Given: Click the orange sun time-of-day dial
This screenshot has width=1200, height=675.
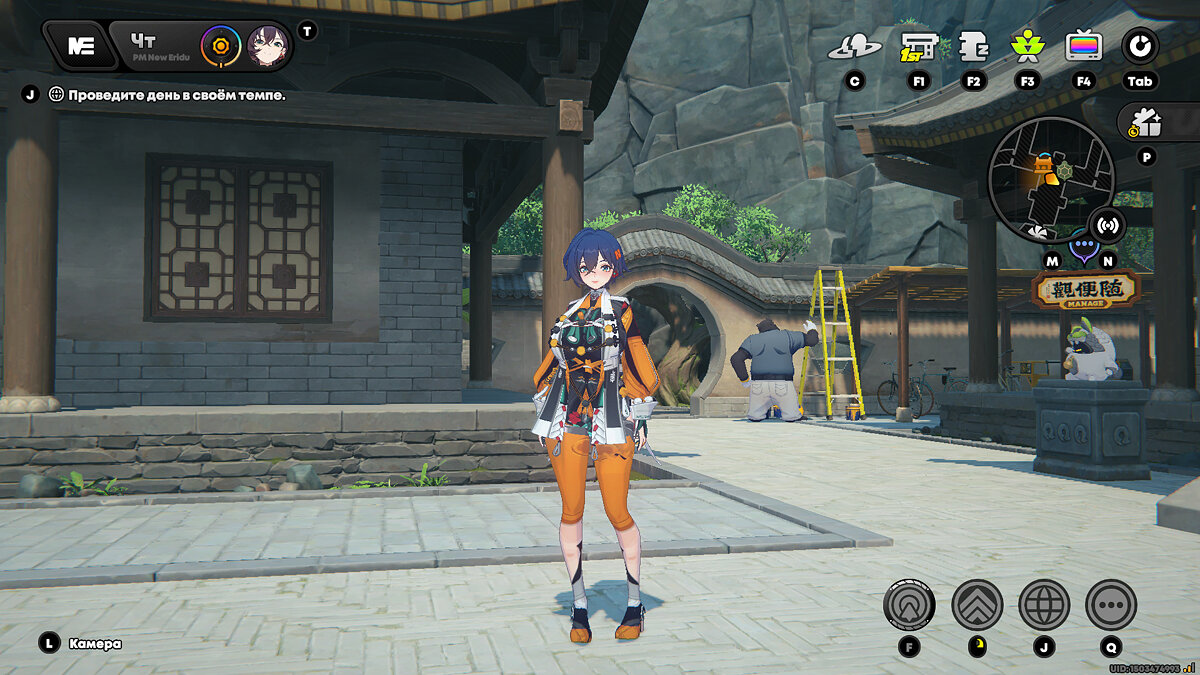Looking at the screenshot, I should point(220,46).
